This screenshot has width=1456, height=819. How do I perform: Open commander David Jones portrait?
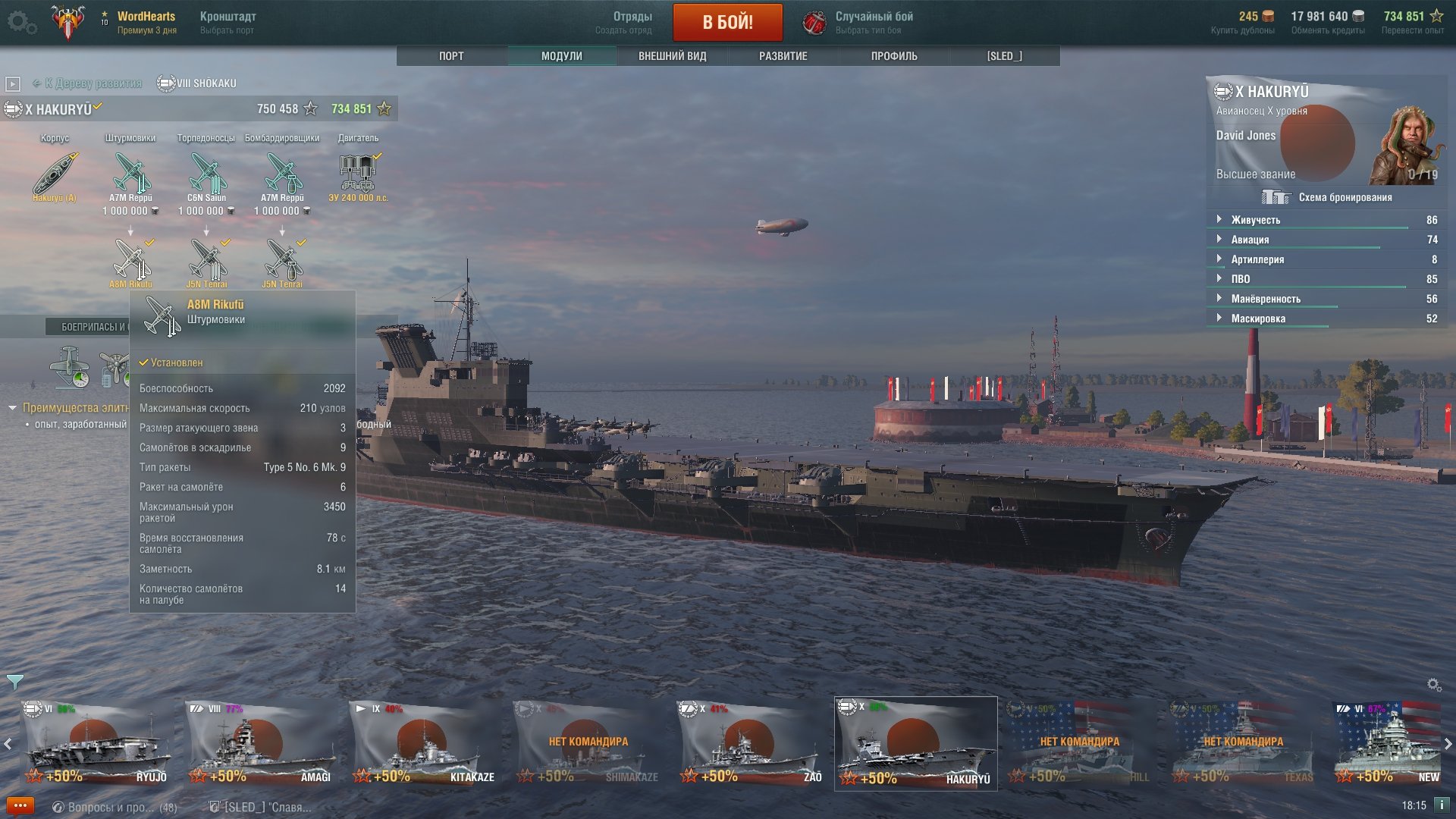pos(1405,146)
